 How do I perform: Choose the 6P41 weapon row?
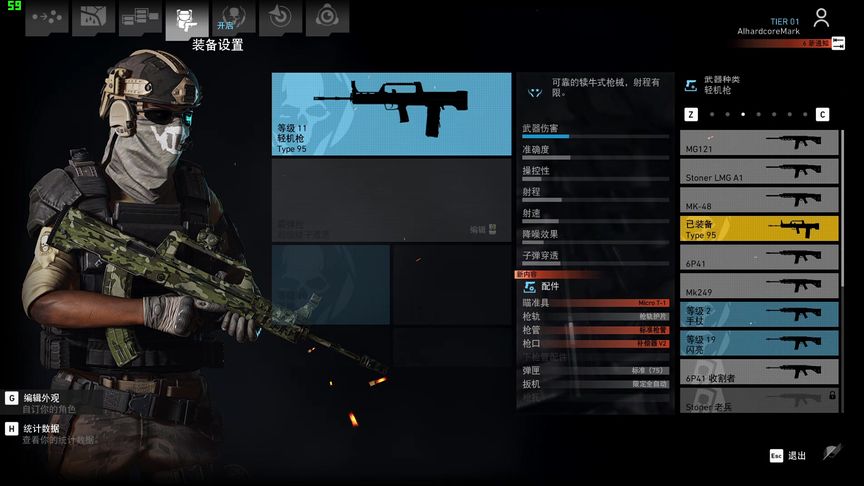click(x=760, y=257)
